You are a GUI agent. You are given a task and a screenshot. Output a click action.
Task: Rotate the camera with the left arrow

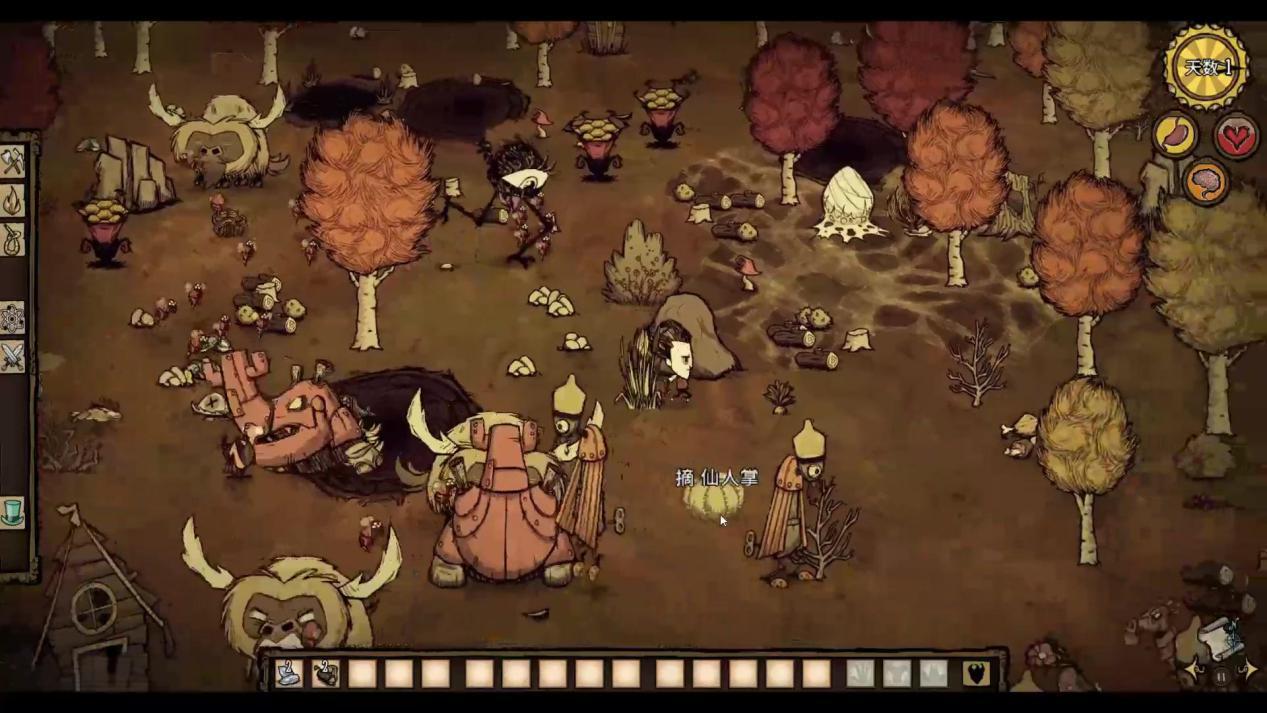[1195, 670]
